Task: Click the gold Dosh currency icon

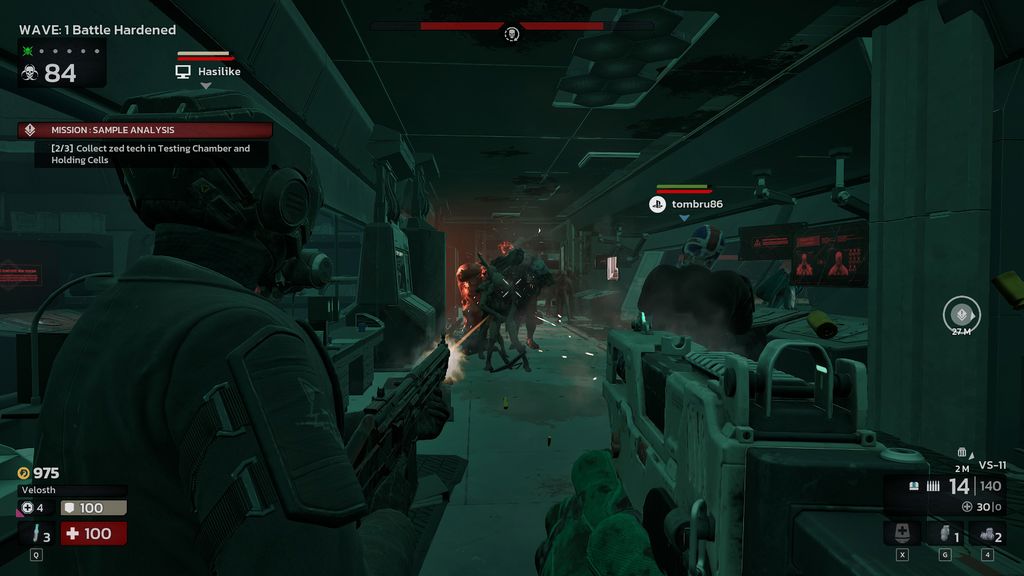Action: coord(24,473)
